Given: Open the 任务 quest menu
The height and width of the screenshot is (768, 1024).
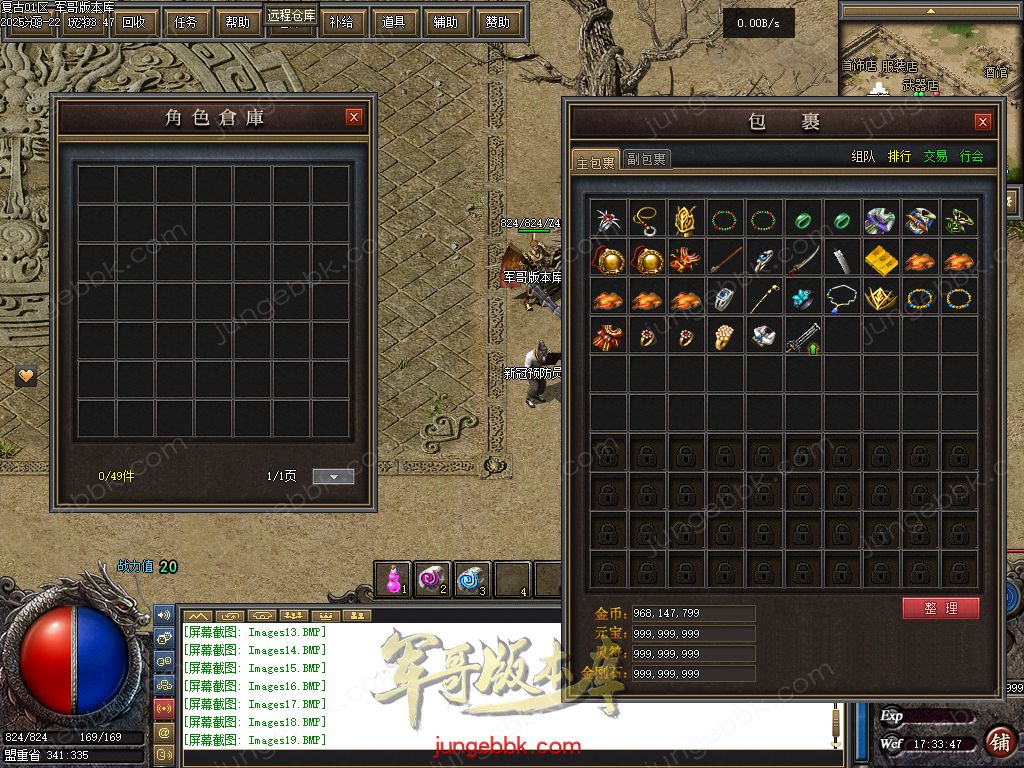Looking at the screenshot, I should coord(185,22).
